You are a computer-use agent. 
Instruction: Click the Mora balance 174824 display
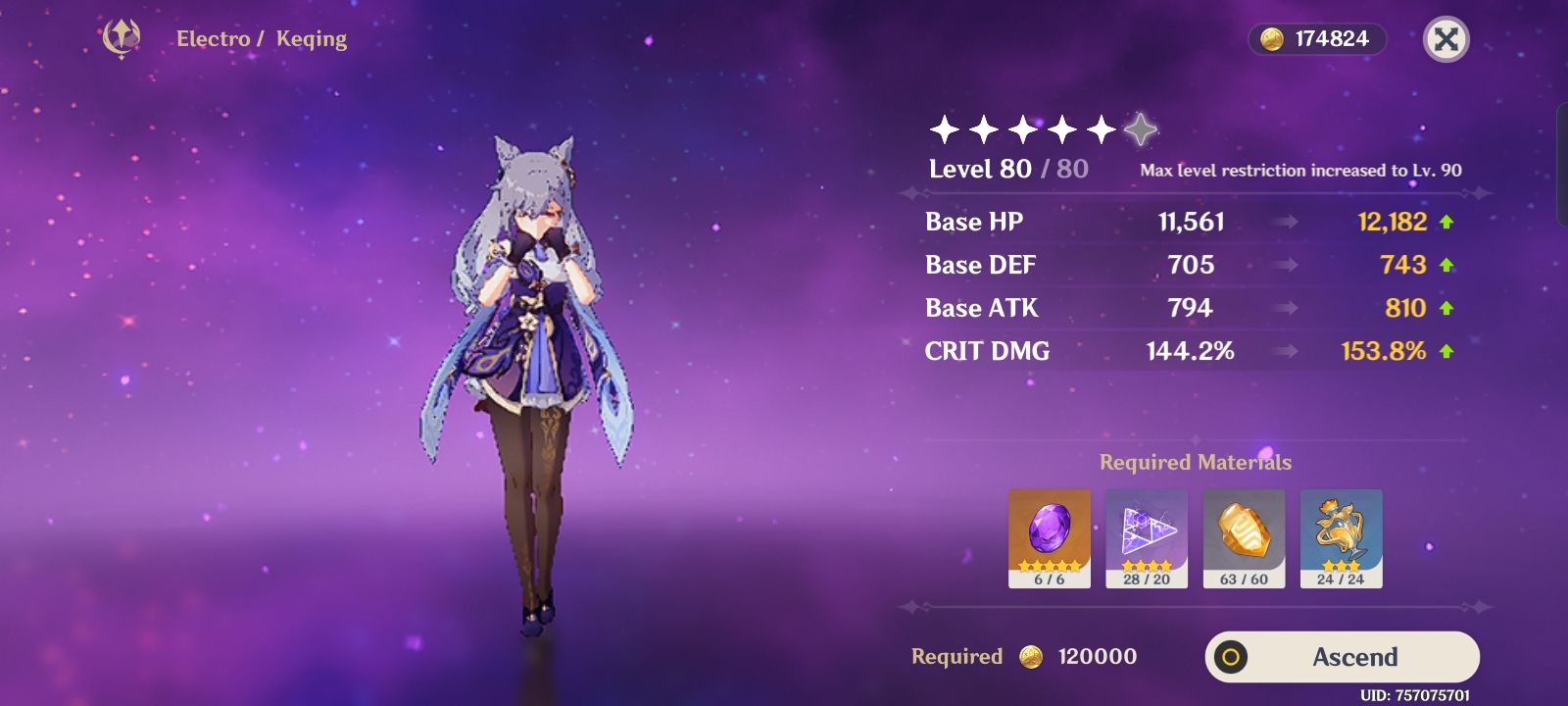coord(1318,39)
